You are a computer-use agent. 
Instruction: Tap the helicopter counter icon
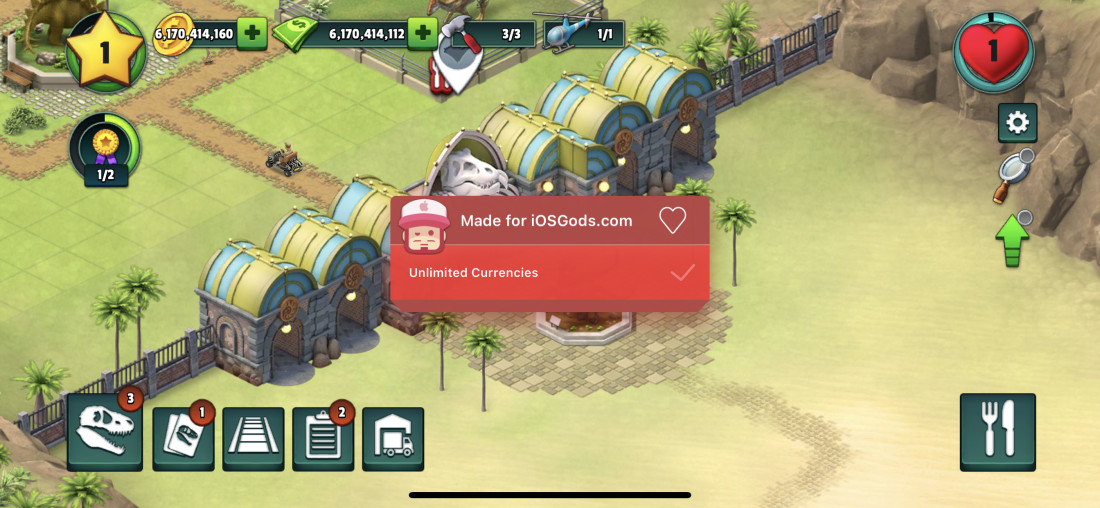565,33
